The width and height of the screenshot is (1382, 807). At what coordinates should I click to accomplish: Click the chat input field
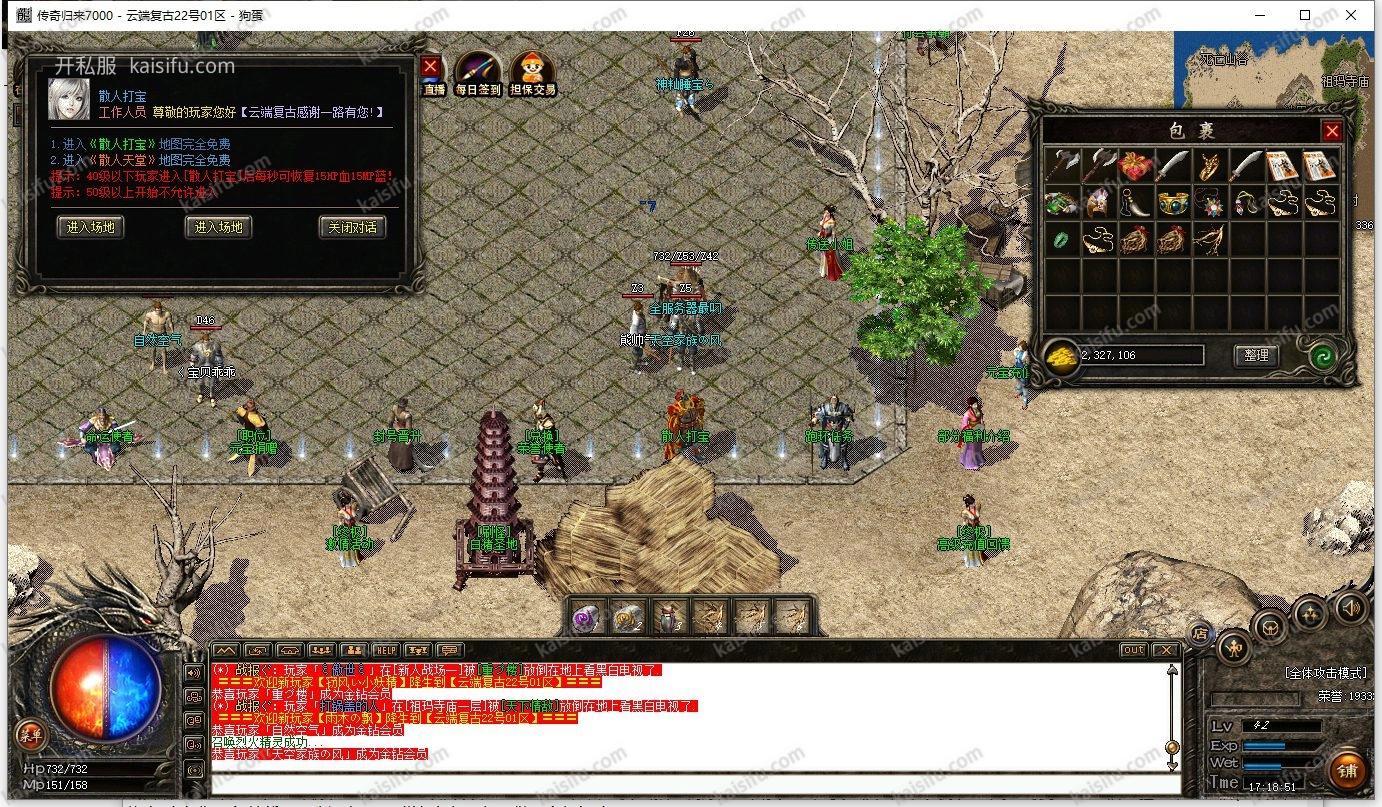(690, 783)
